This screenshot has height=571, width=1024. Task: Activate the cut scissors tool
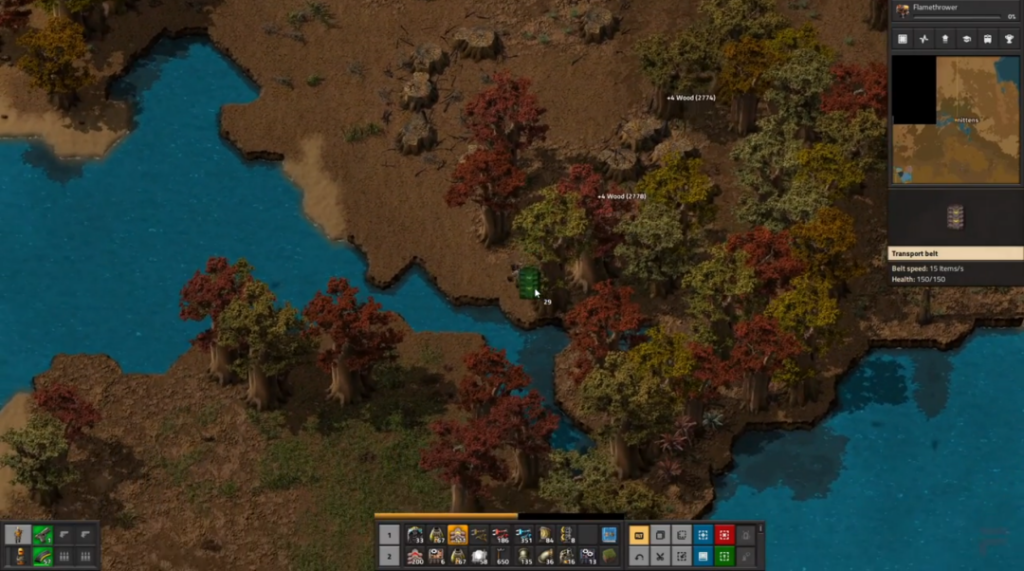[661, 556]
